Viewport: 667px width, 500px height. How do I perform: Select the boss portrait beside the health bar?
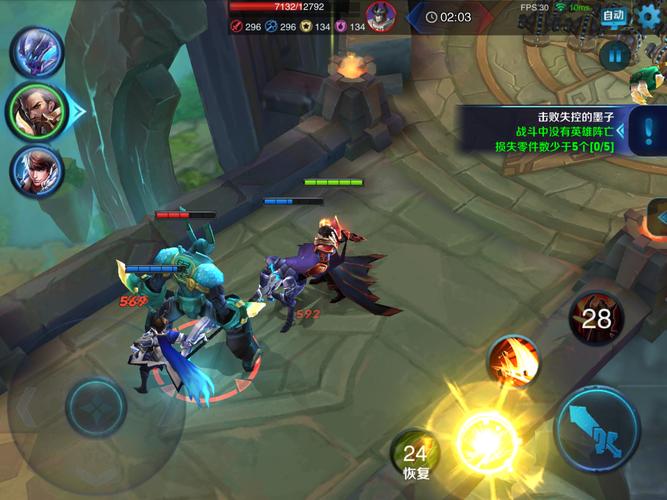click(x=380, y=16)
